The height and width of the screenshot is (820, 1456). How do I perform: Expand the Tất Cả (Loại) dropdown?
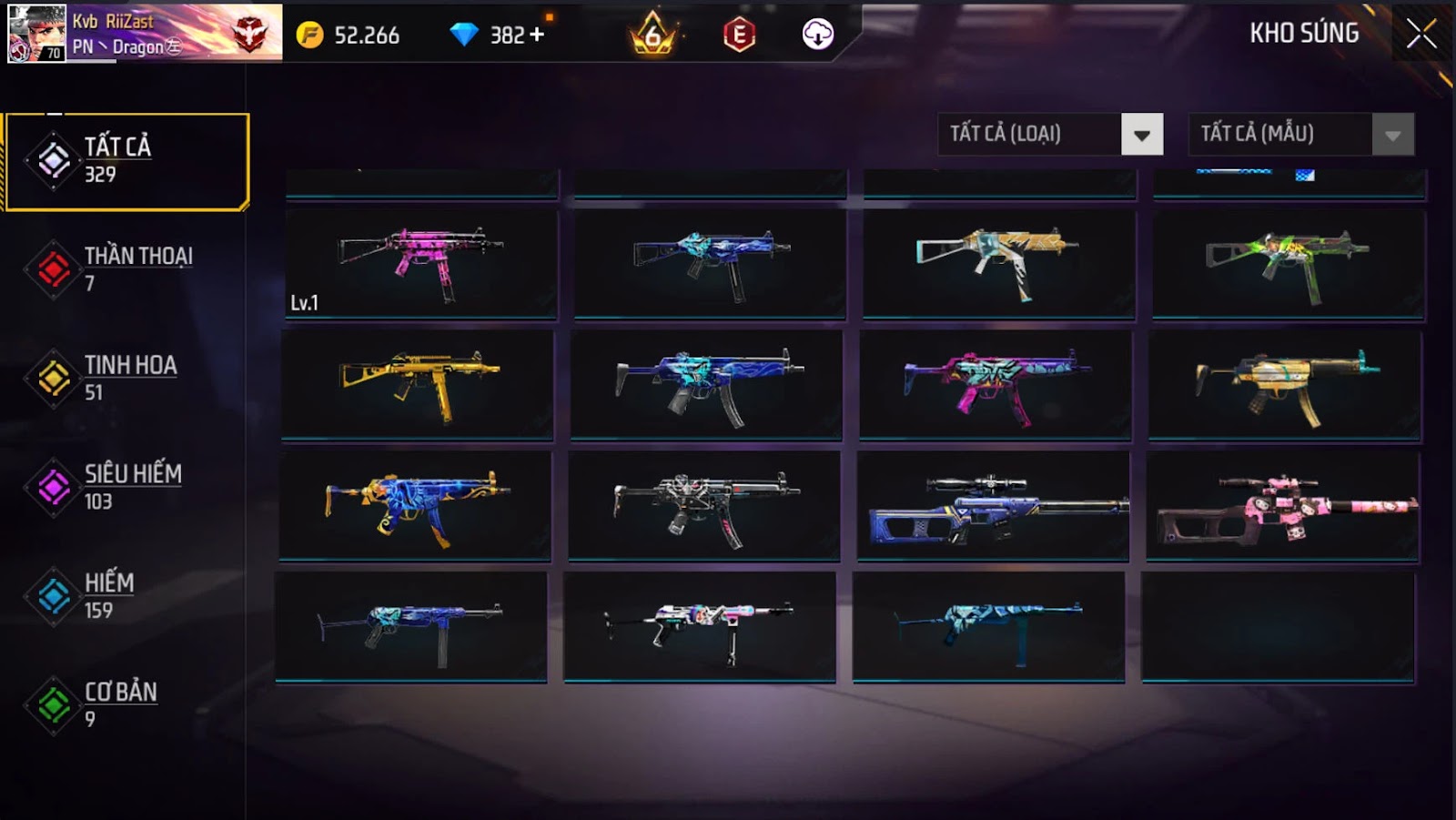click(x=1141, y=135)
